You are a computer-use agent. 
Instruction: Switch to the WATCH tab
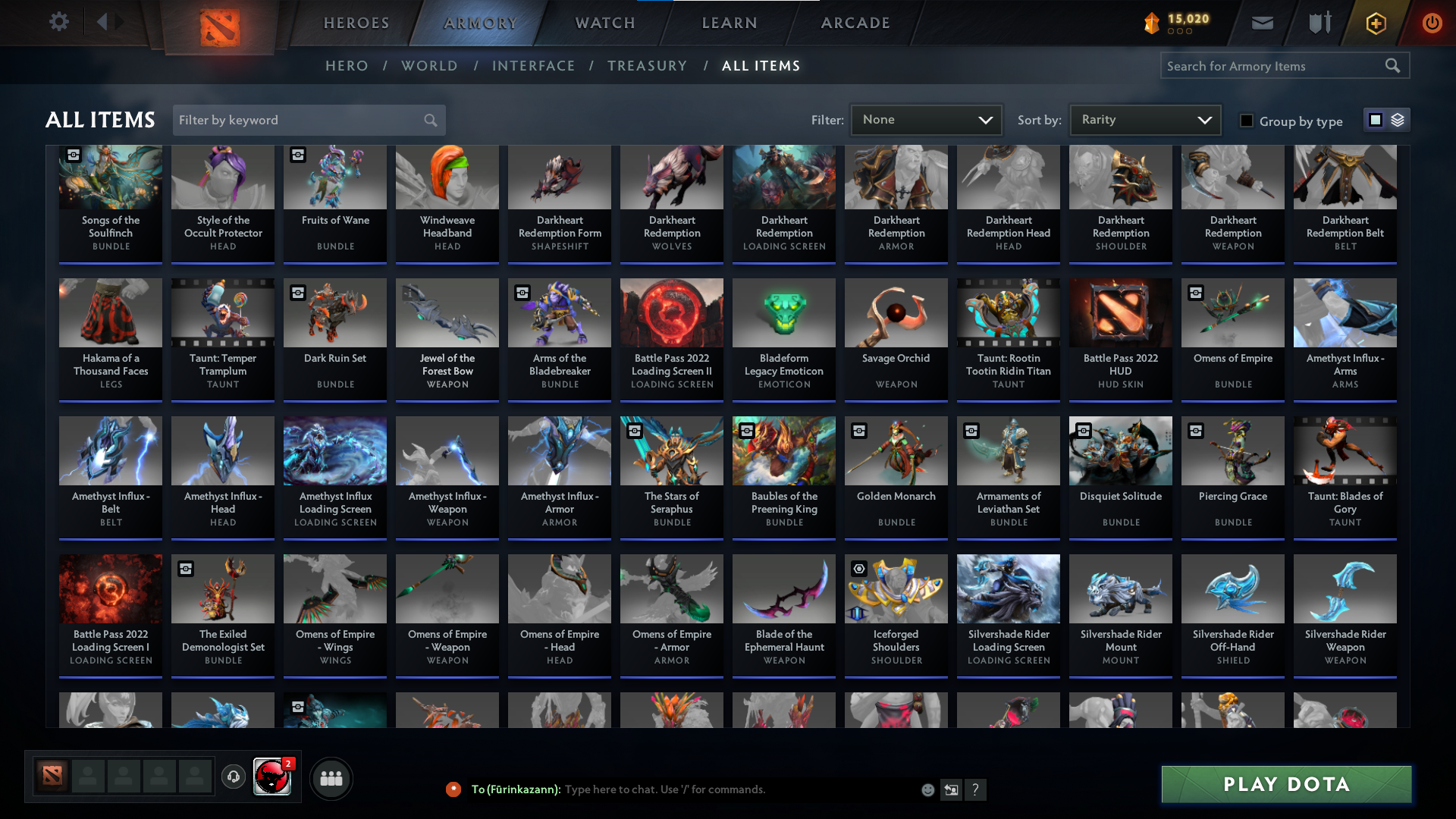point(604,23)
